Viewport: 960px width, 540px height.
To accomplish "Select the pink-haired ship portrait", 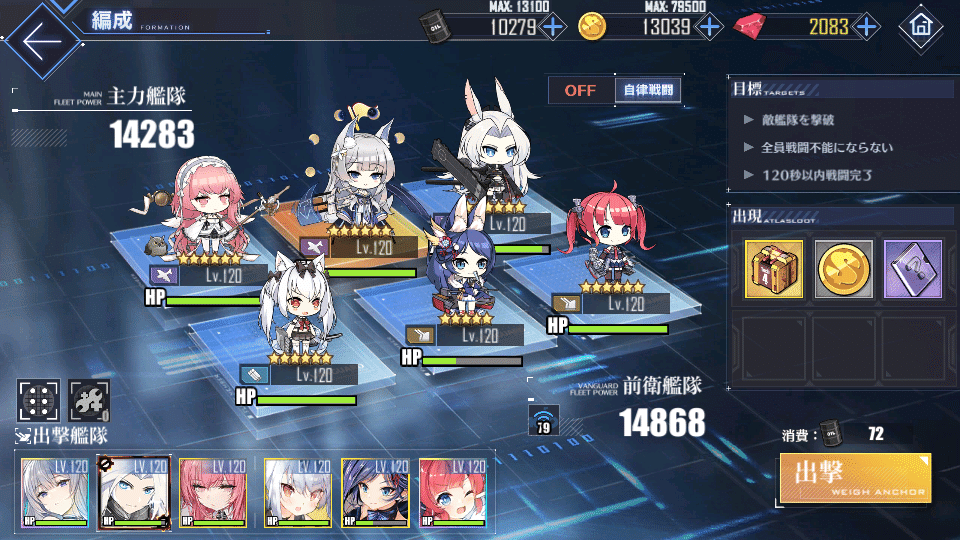I will click(213, 492).
